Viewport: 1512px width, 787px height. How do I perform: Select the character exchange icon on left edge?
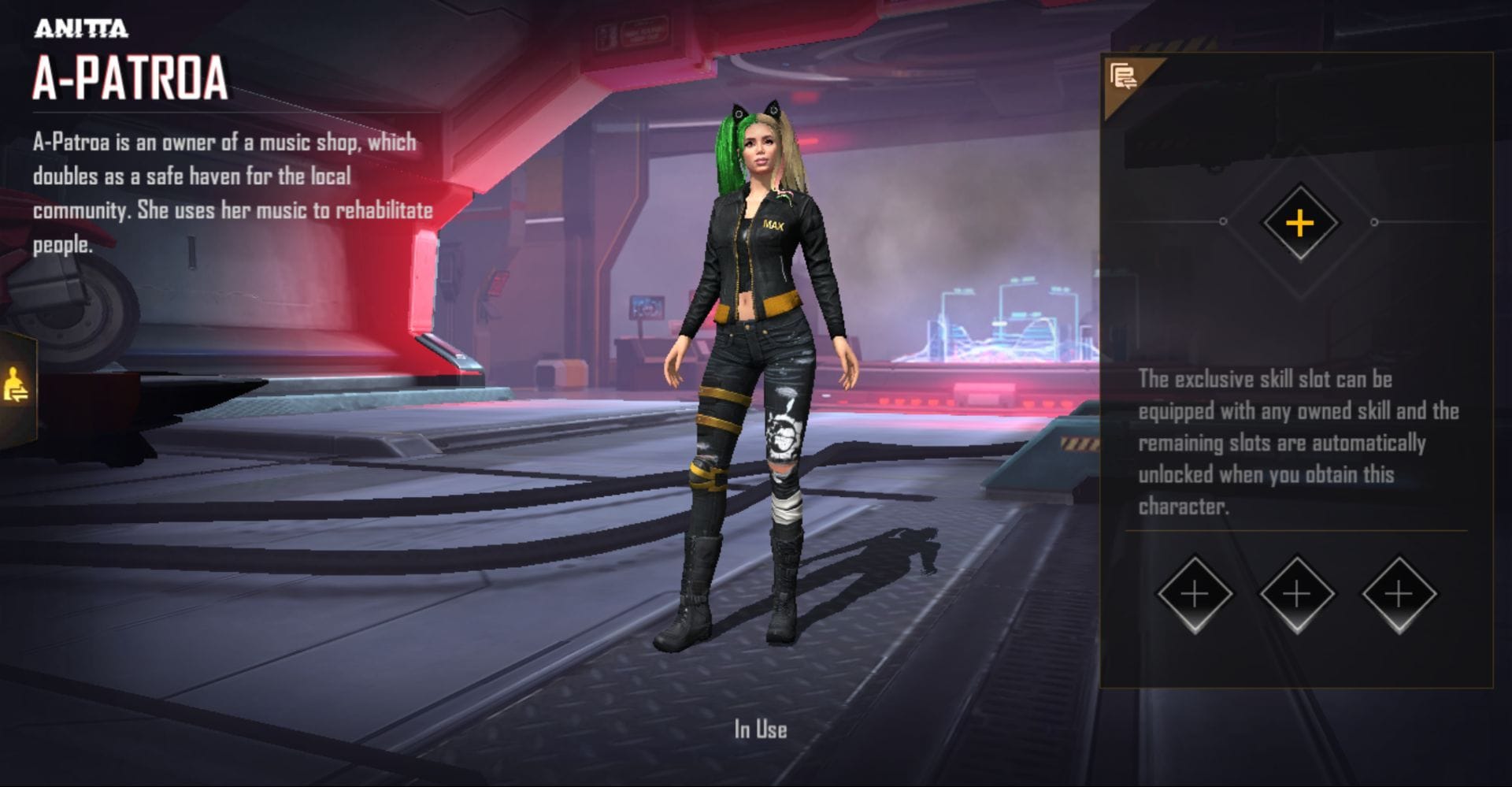pos(17,383)
